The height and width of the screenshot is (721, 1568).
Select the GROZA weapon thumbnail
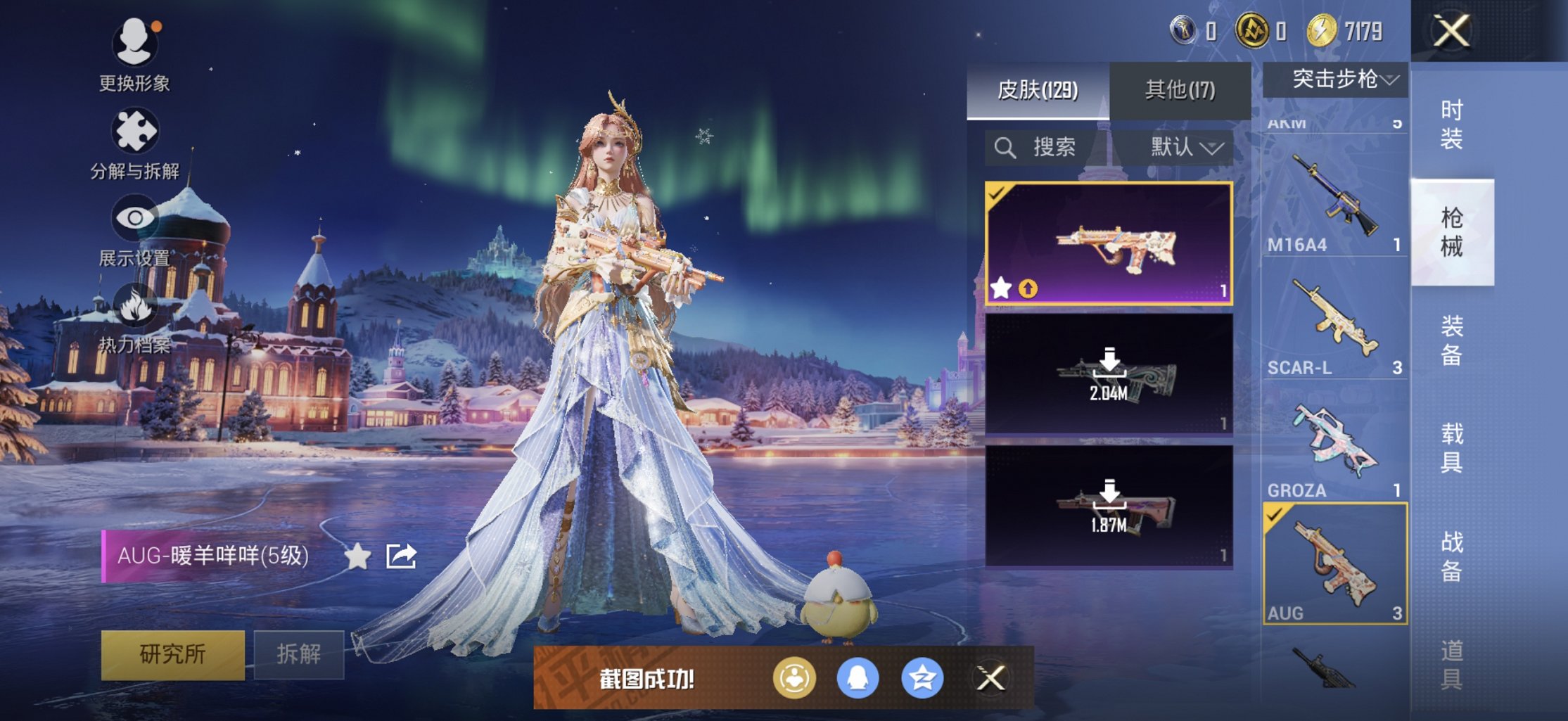click(x=1334, y=436)
